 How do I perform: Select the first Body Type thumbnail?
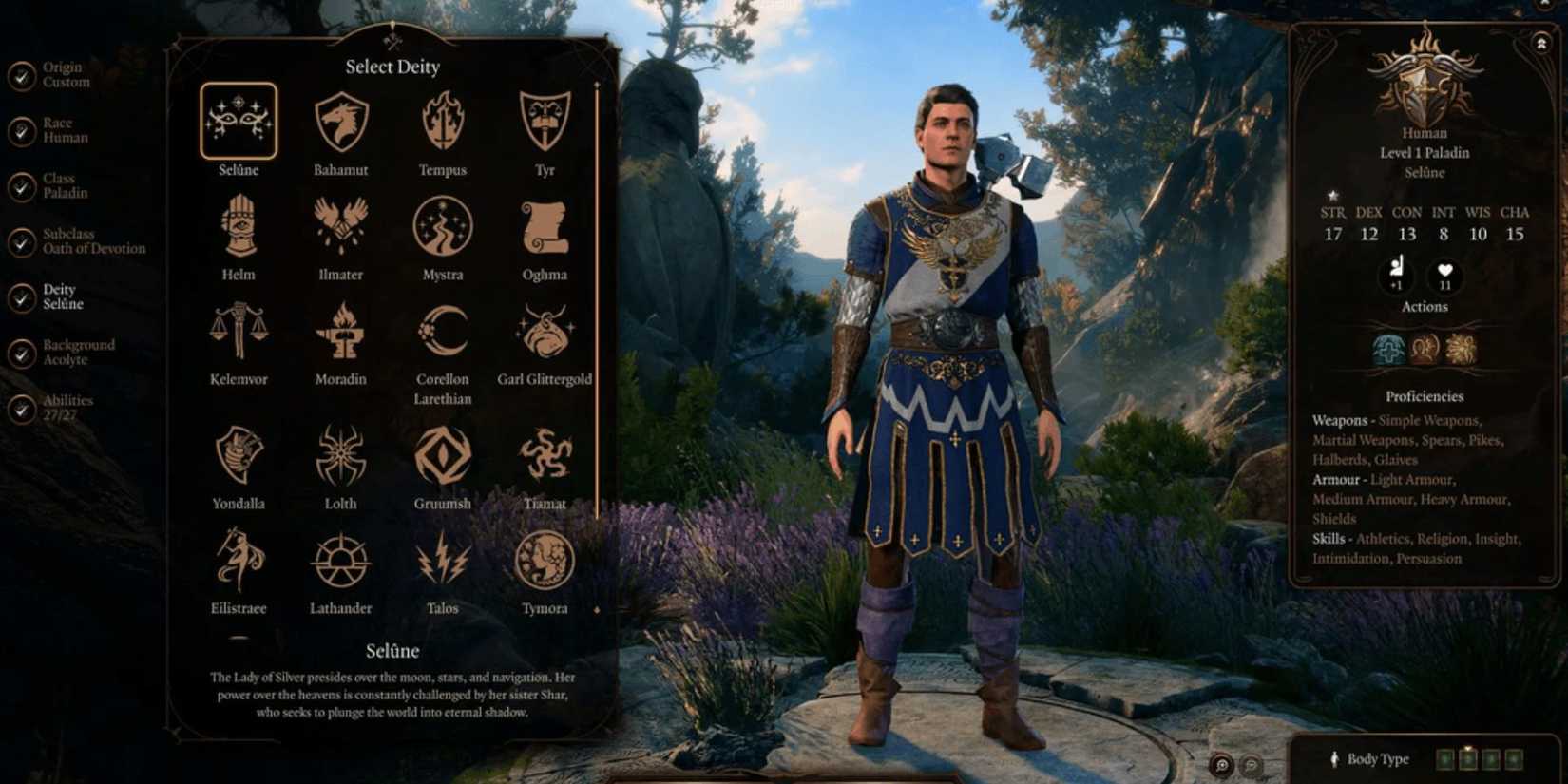[1445, 757]
